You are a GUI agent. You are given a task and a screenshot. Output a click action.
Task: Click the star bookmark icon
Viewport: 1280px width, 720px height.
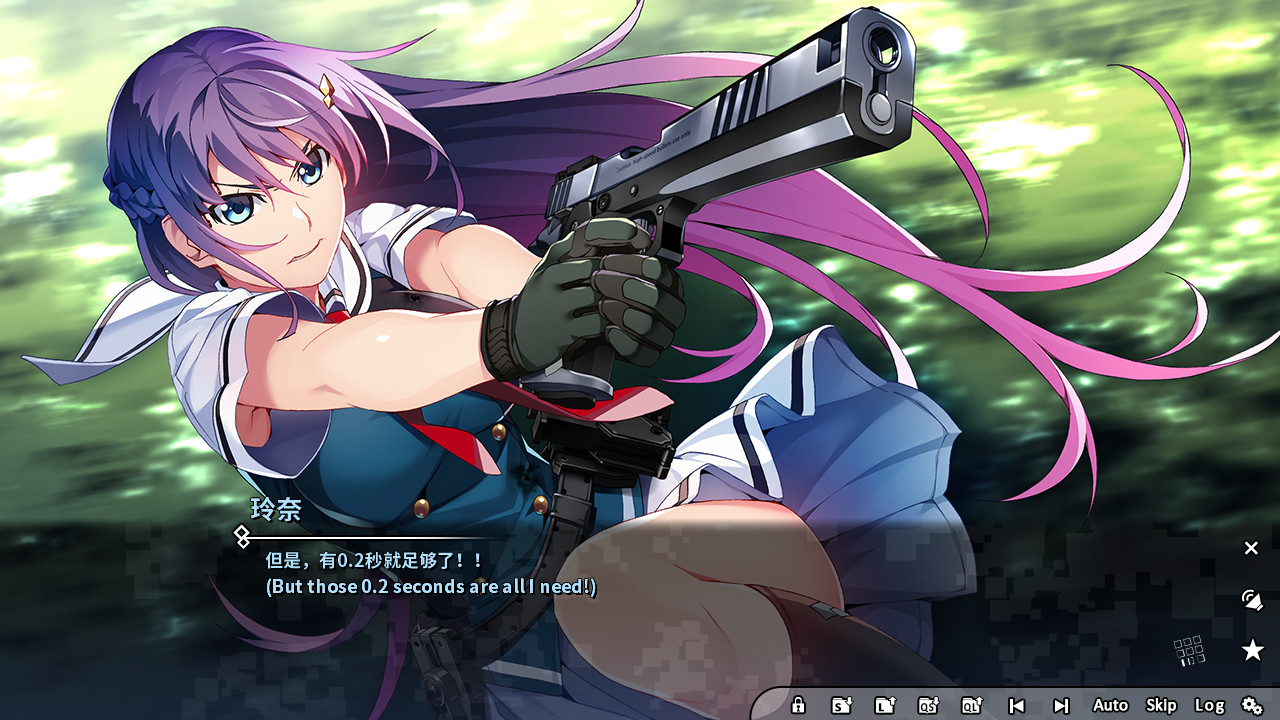[x=1252, y=648]
